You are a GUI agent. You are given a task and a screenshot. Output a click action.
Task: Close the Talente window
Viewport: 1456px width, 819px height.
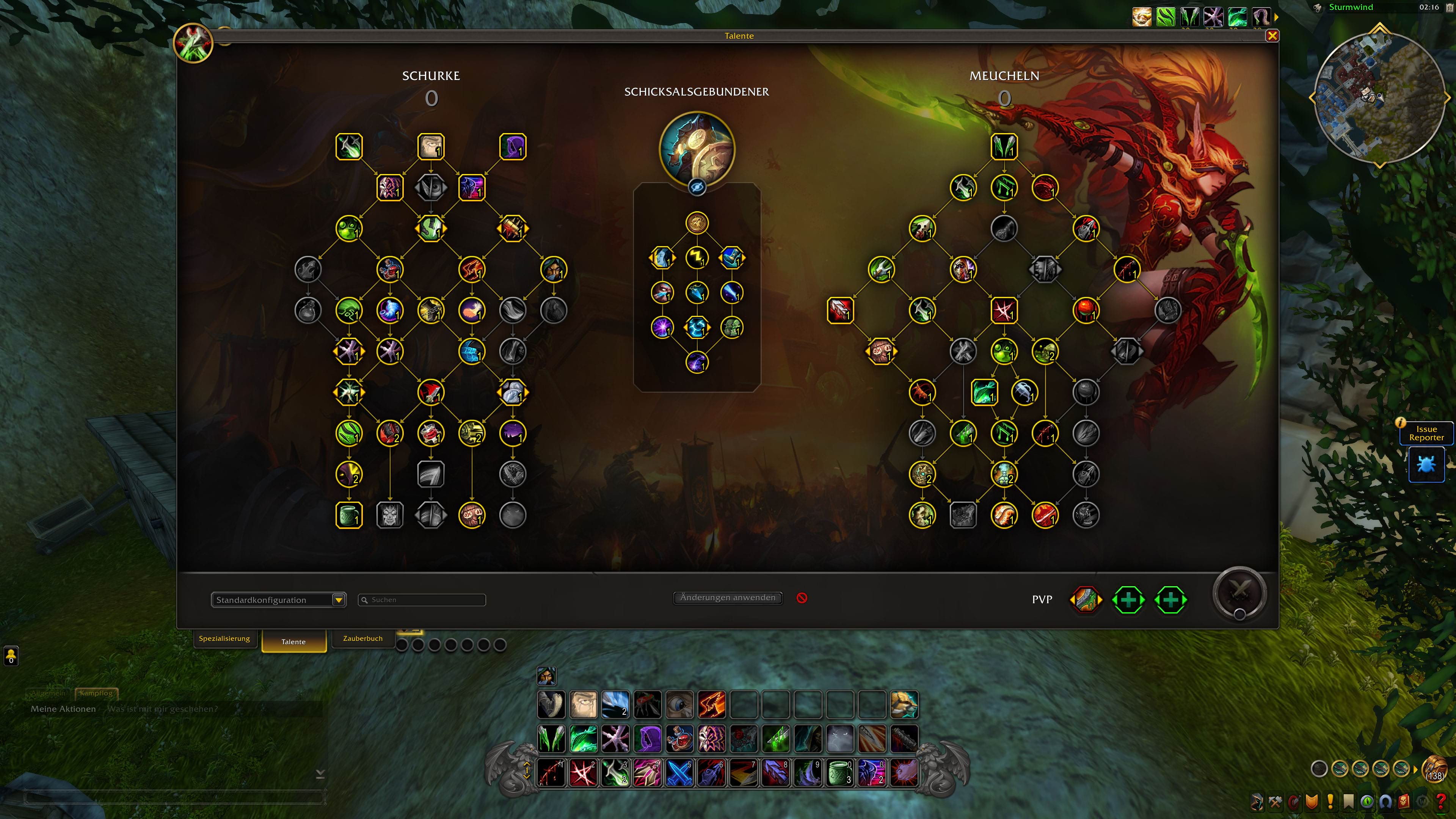click(x=1272, y=36)
